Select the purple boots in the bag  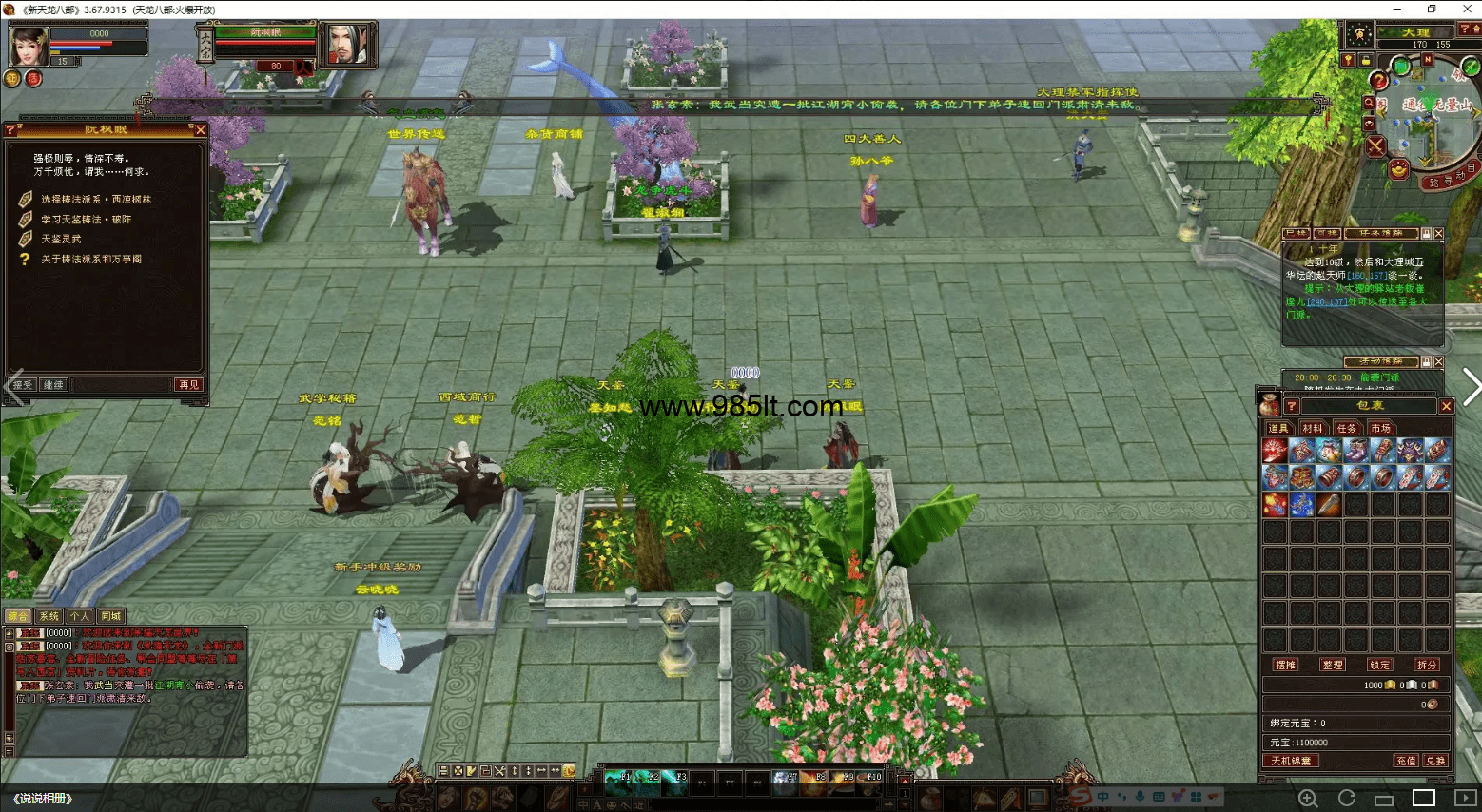[x=1356, y=450]
